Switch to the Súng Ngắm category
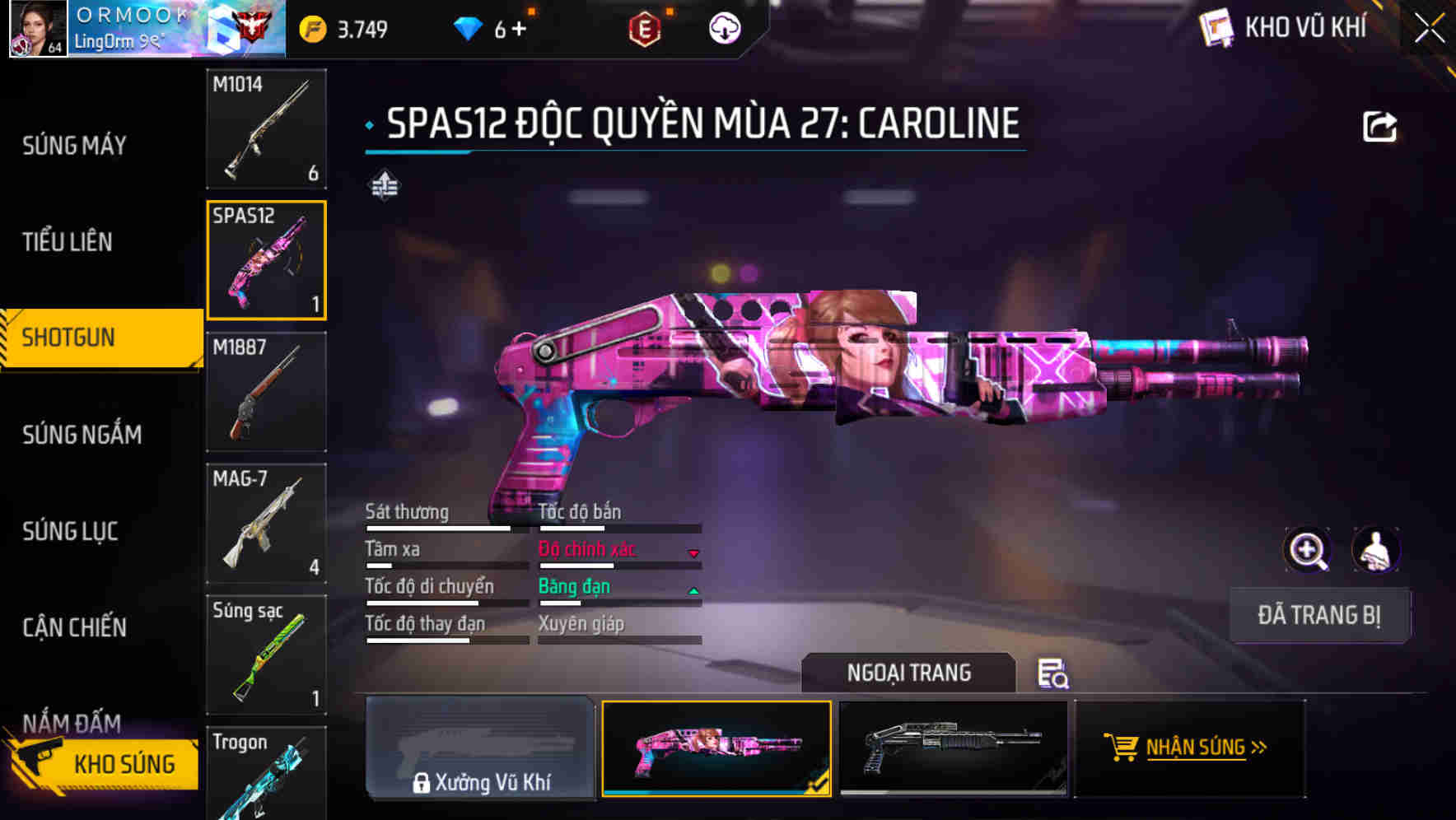The height and width of the screenshot is (820, 1456). tap(82, 435)
